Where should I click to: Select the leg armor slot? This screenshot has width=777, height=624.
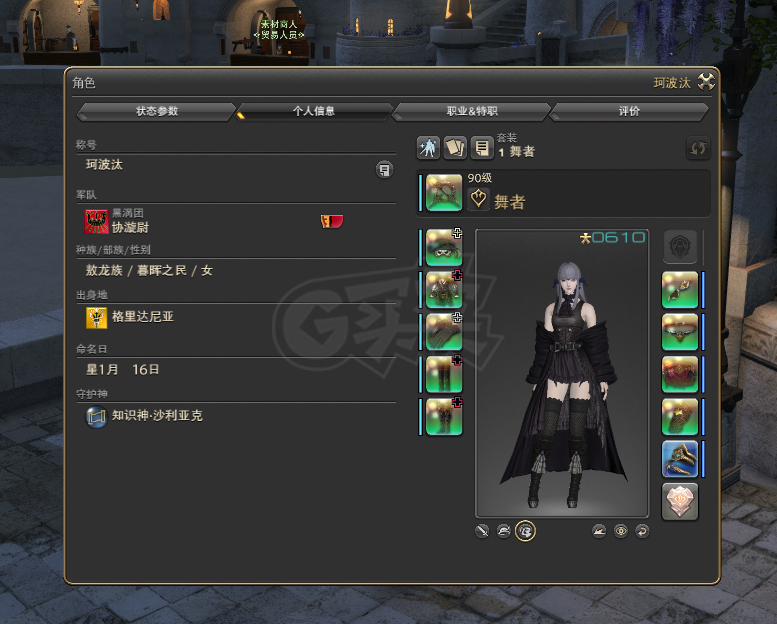443,374
